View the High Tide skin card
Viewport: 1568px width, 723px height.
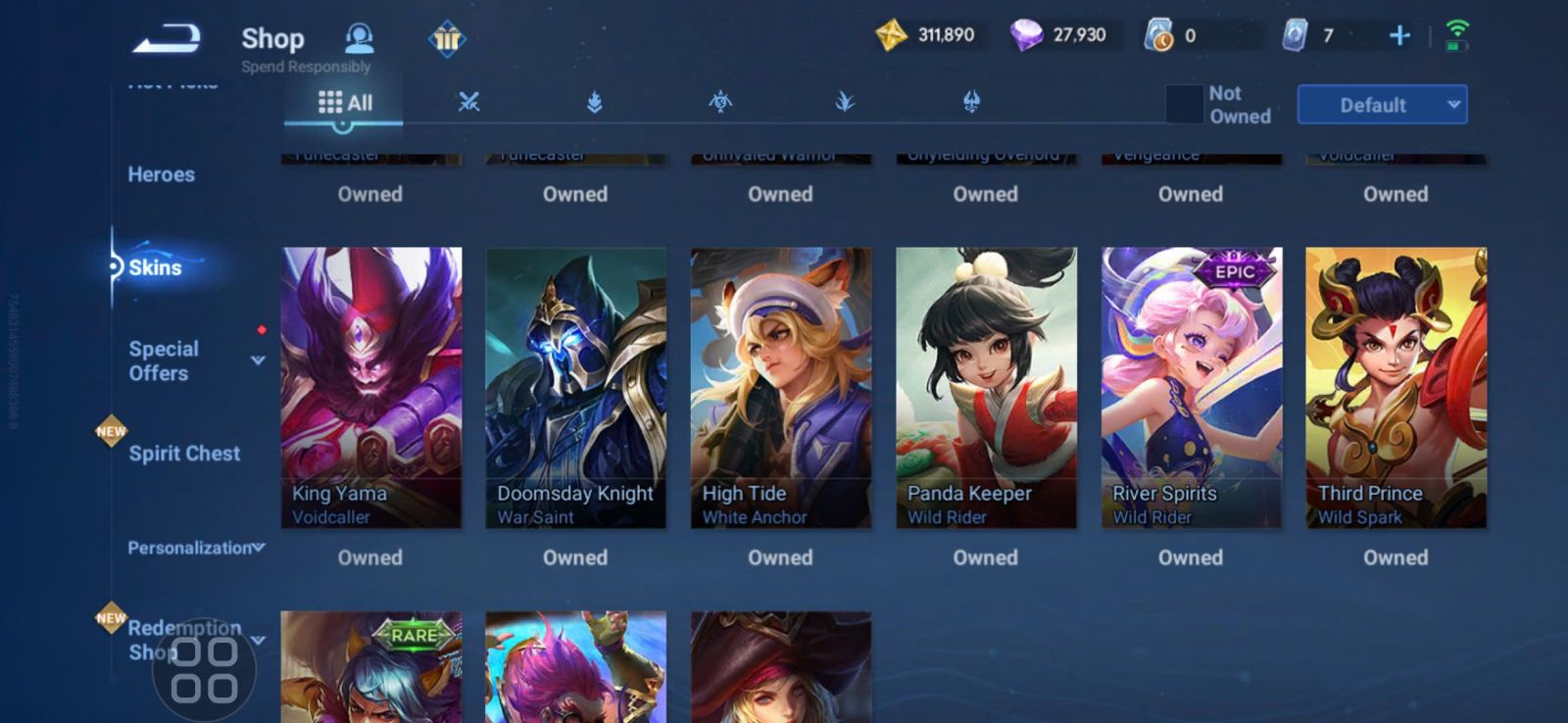[781, 387]
